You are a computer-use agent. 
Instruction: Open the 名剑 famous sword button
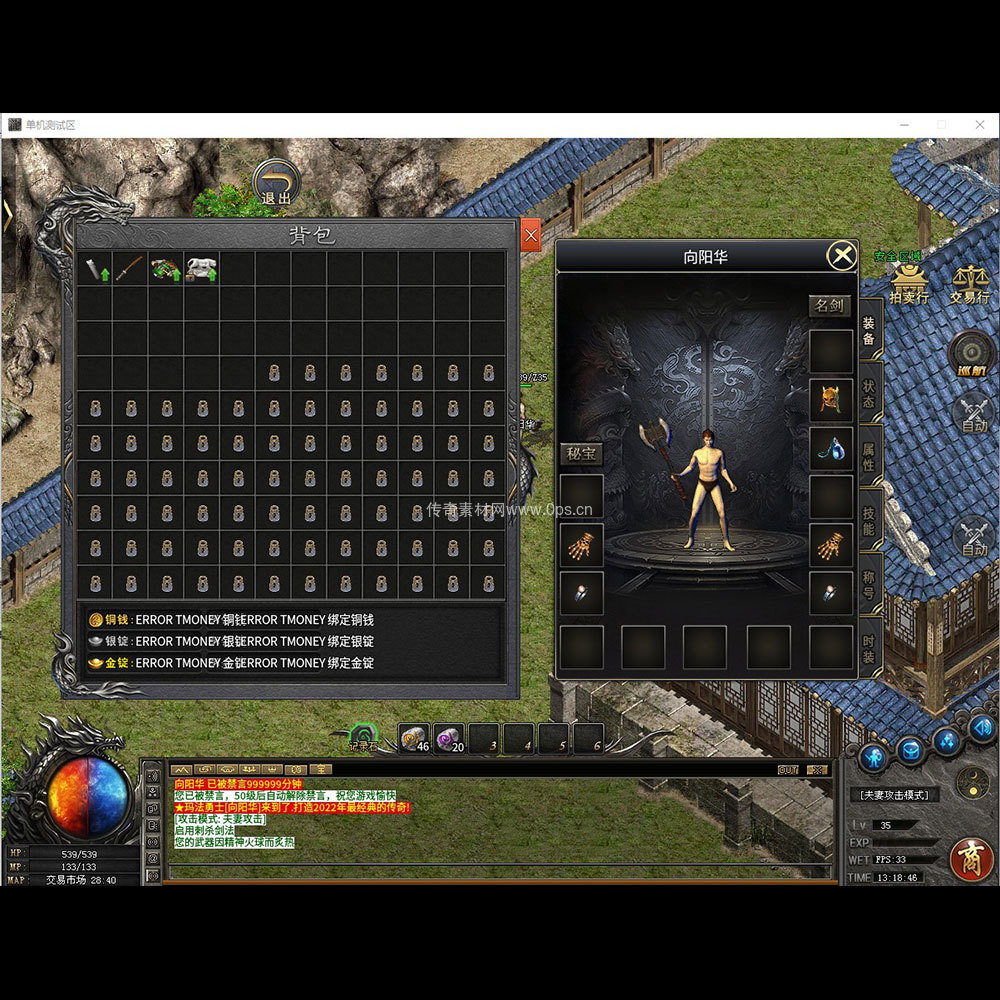pos(830,306)
